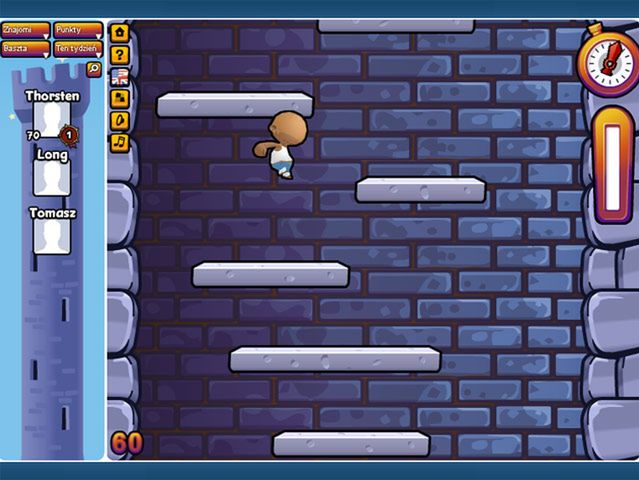Select Tomasz's leaderboard avatar
The height and width of the screenshot is (480, 639).
click(x=49, y=236)
